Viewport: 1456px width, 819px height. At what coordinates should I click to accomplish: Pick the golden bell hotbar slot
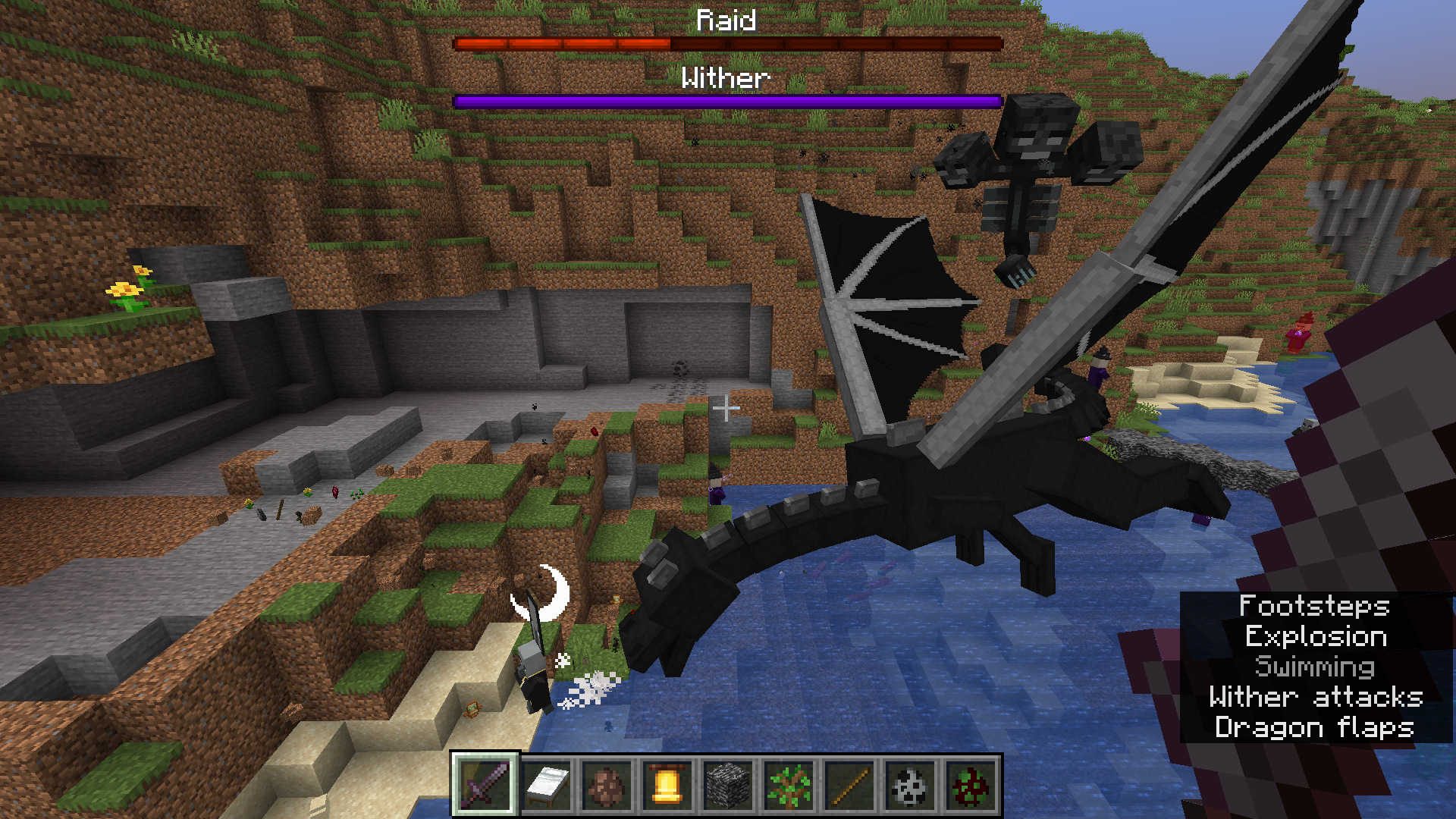pyautogui.click(x=667, y=785)
